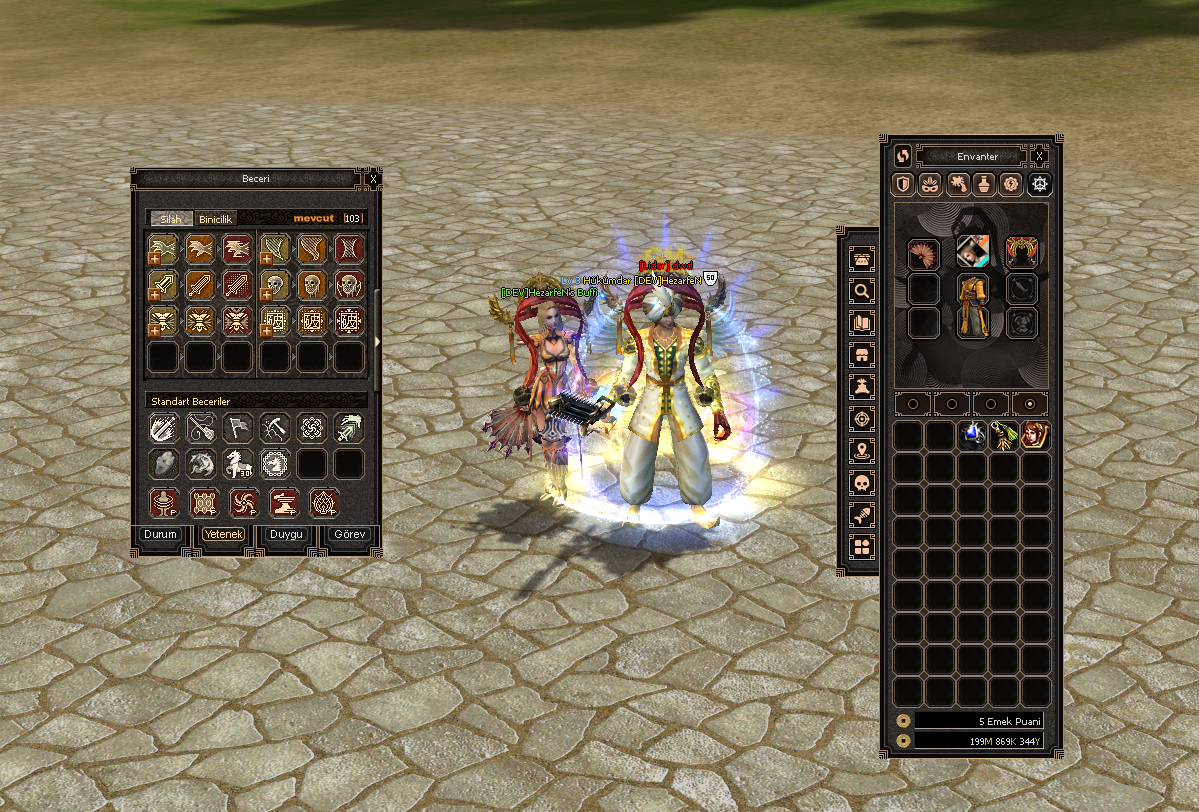Select the potion flask category icon

985,184
